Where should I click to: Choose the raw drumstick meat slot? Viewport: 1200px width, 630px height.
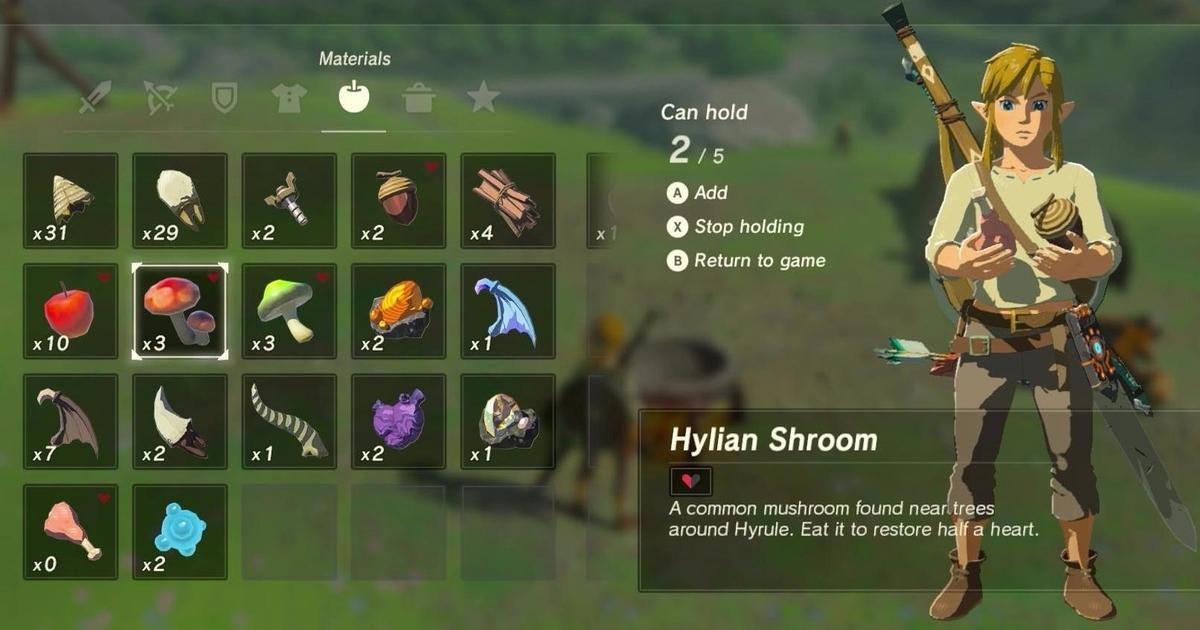click(70, 531)
